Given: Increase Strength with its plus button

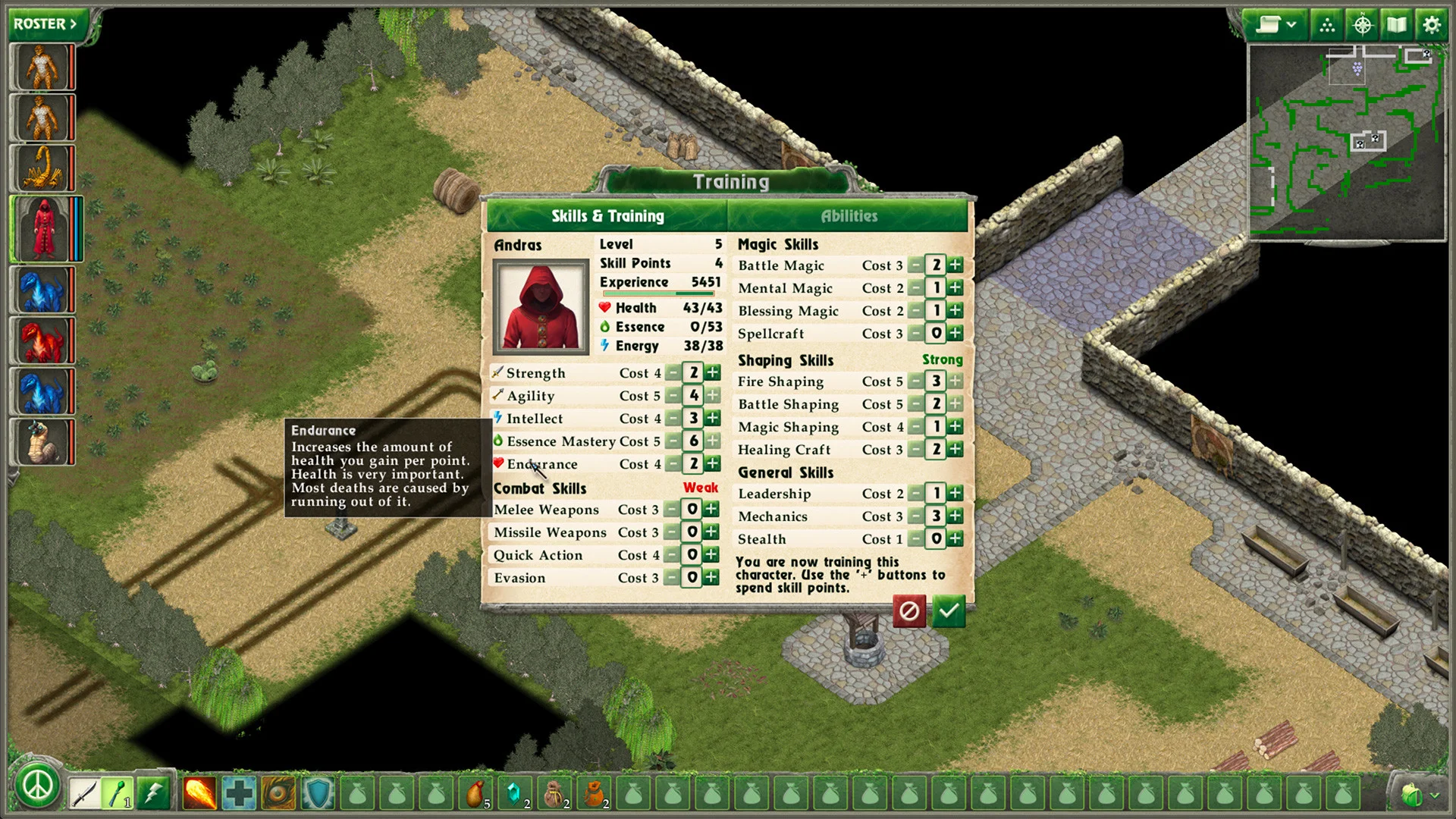Looking at the screenshot, I should (713, 372).
